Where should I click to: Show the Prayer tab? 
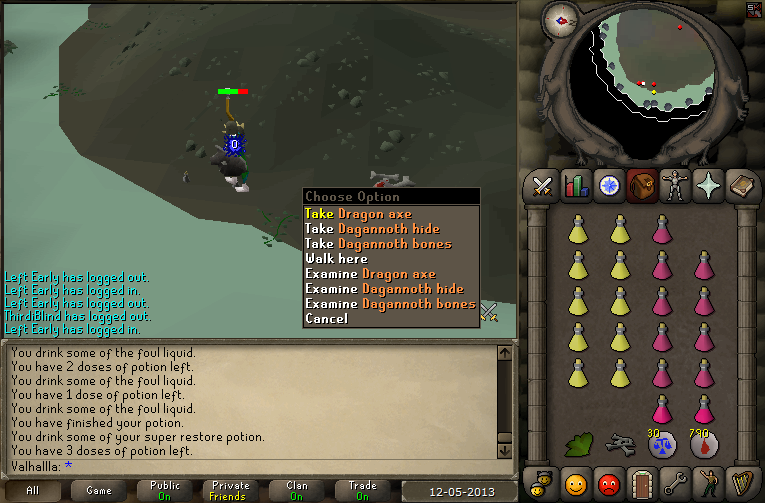(x=706, y=187)
